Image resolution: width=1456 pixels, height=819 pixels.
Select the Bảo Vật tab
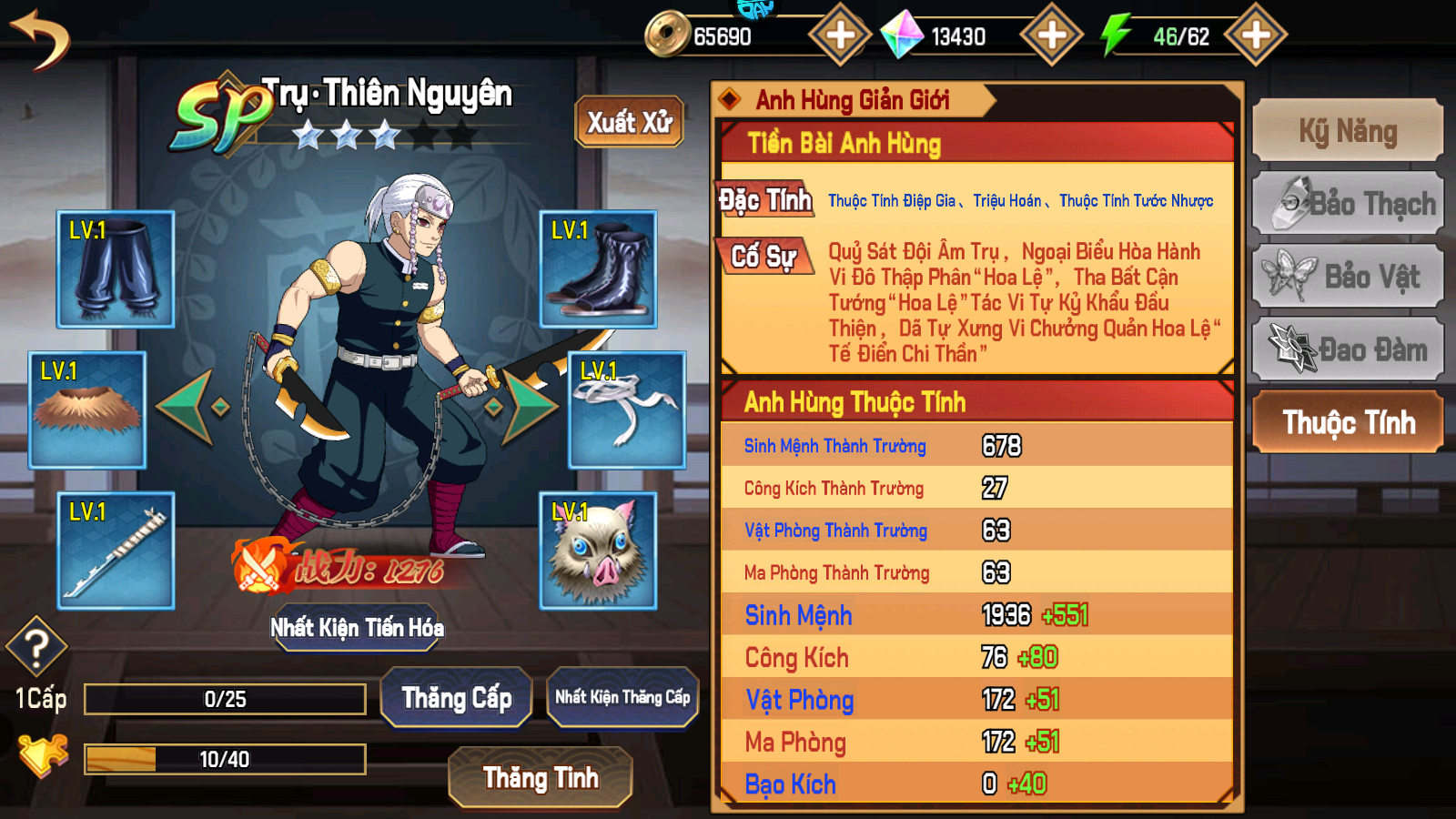click(x=1347, y=276)
